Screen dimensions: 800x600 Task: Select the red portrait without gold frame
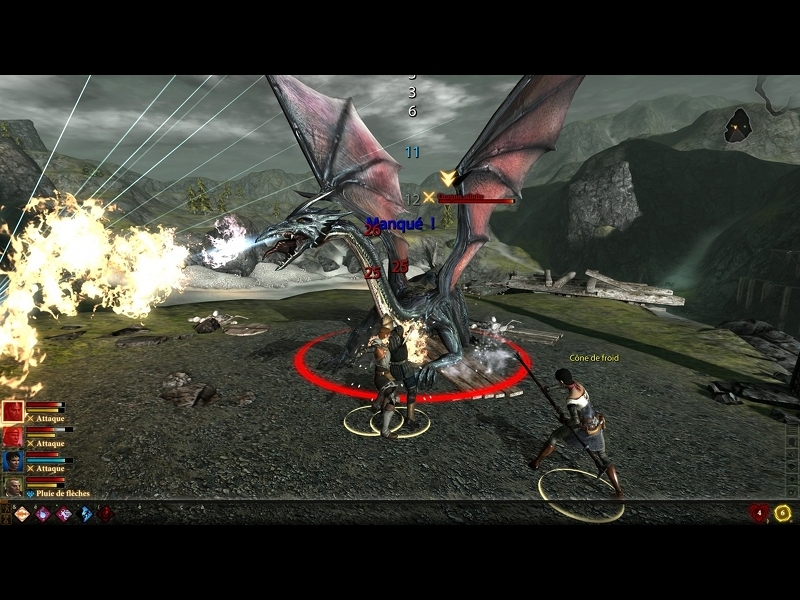pos(13,437)
